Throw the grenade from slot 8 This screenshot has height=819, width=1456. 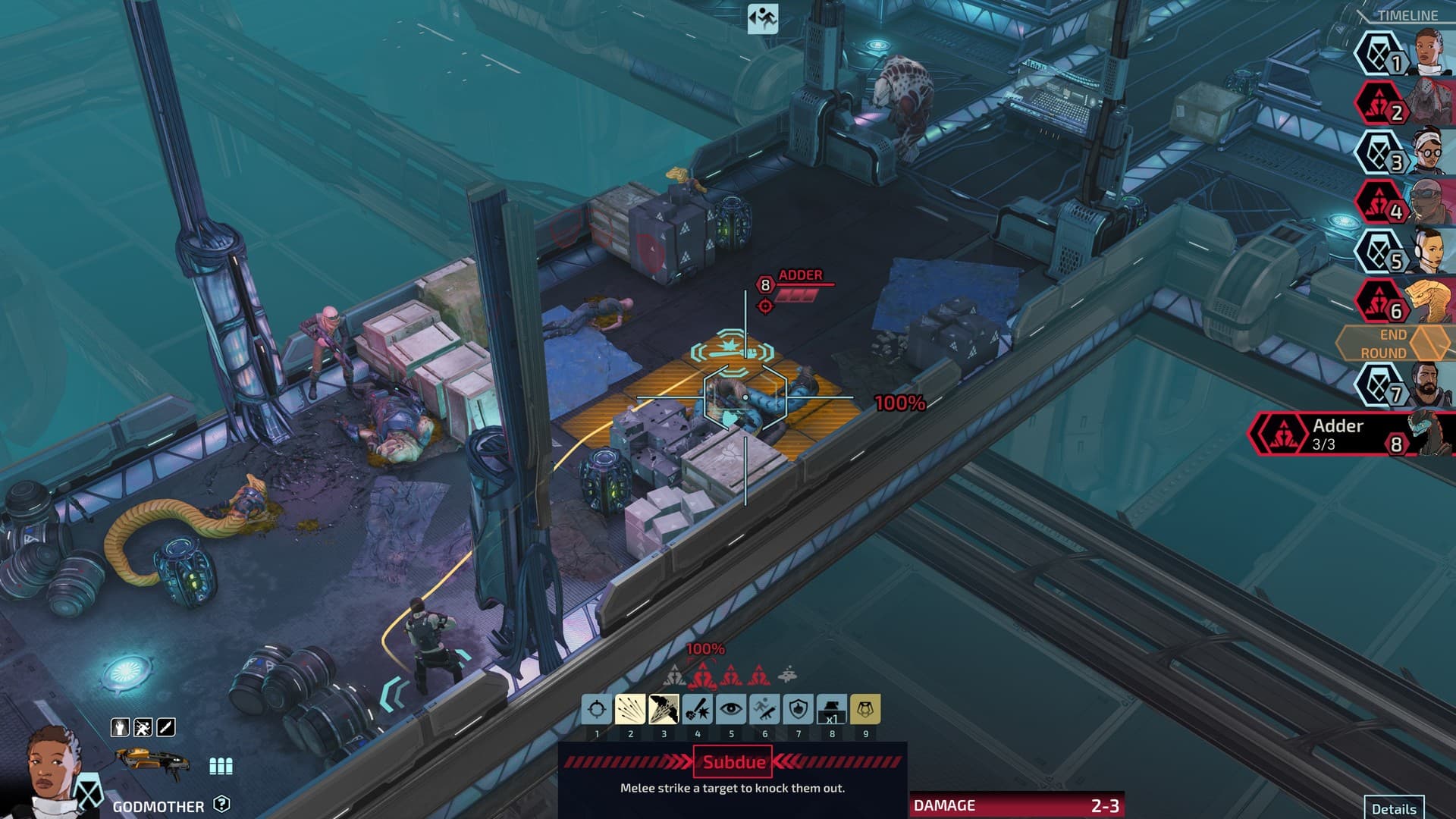click(x=832, y=710)
